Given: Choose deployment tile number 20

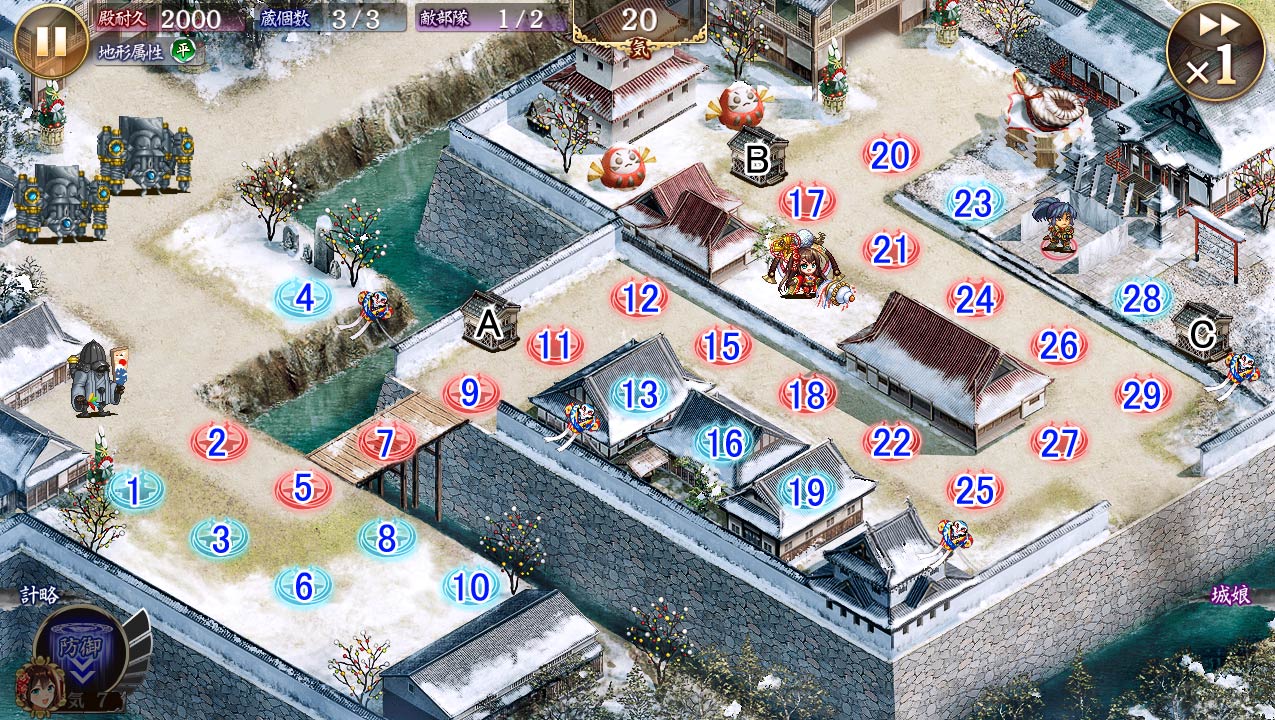Looking at the screenshot, I should 890,155.
